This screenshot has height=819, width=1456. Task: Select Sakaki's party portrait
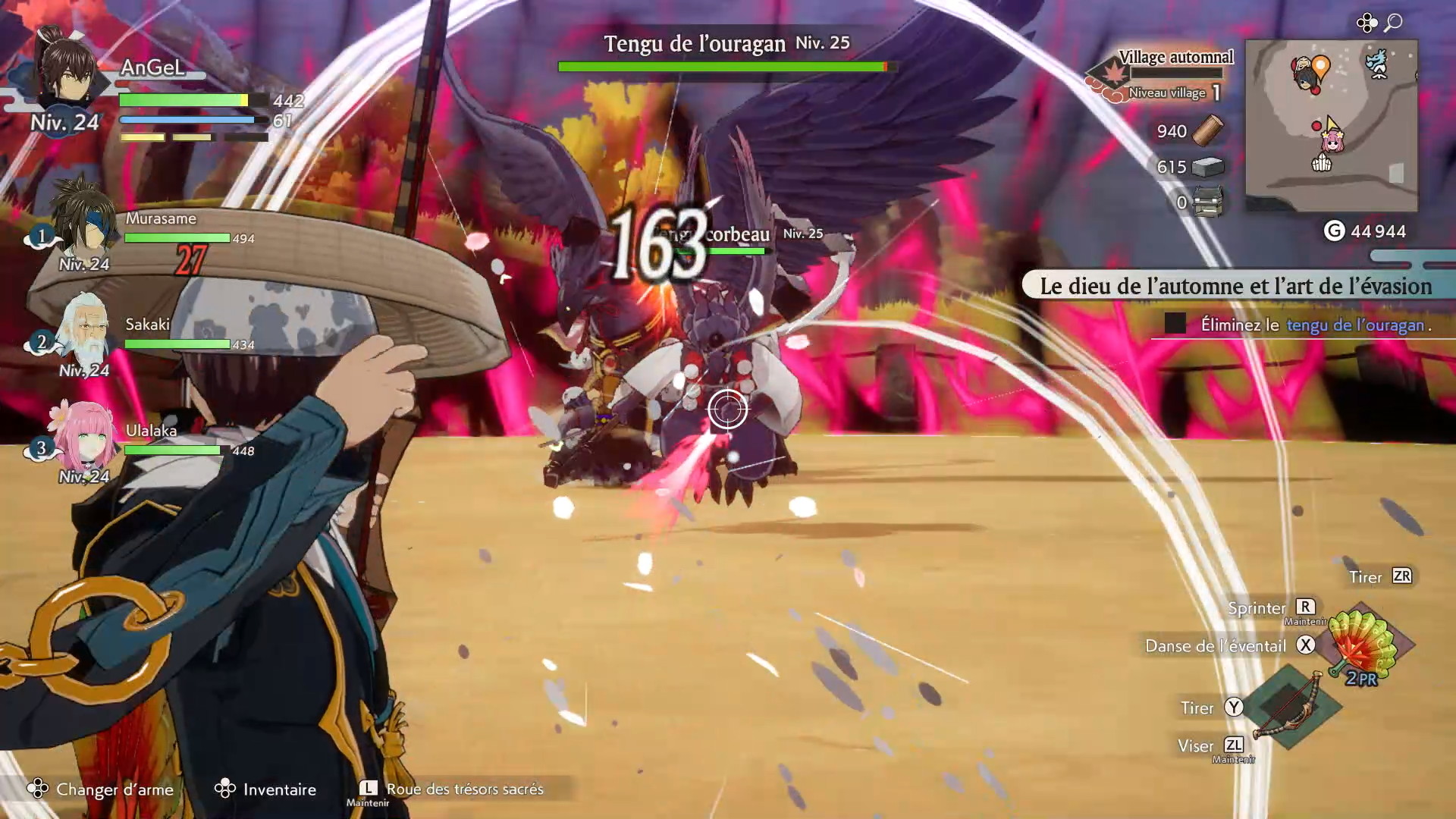pos(85,330)
